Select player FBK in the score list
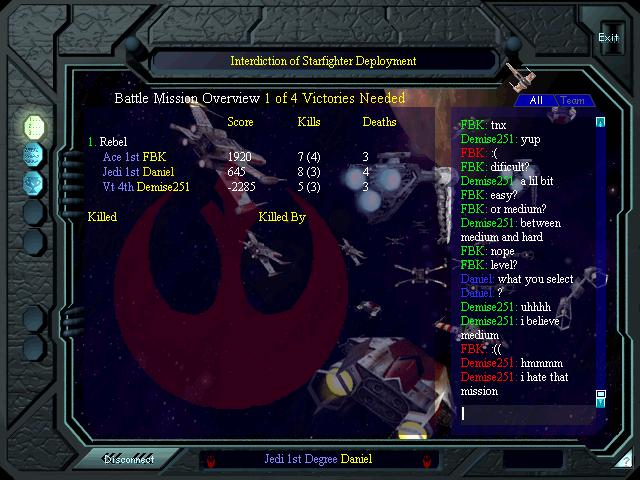 pyautogui.click(x=154, y=157)
